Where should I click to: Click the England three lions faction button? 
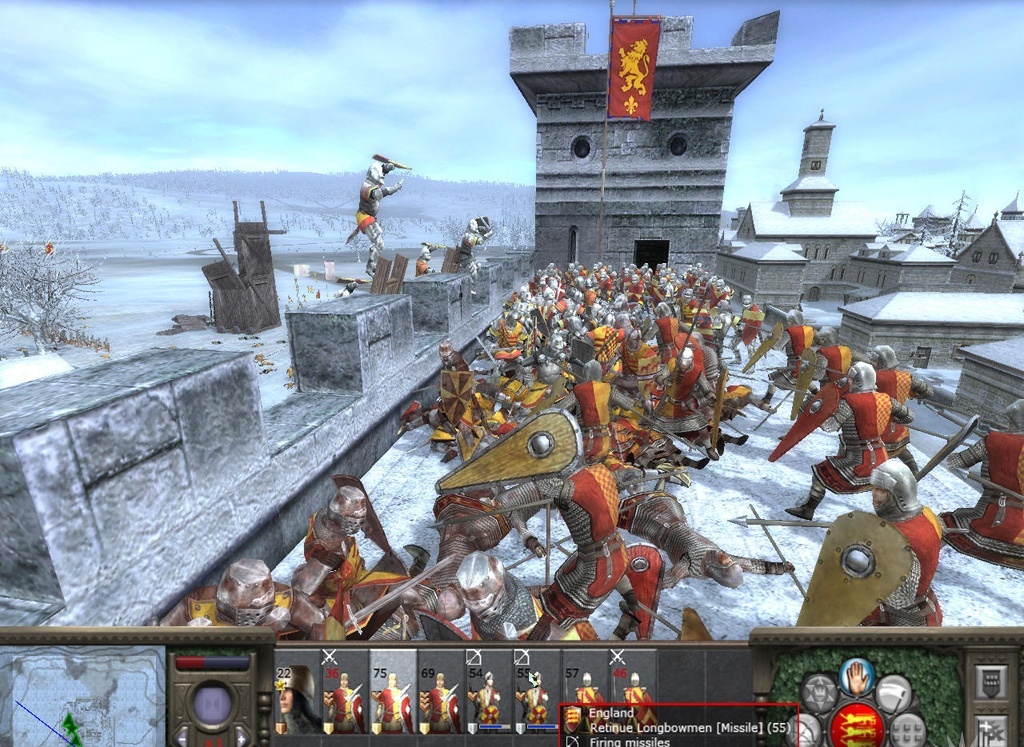(857, 724)
